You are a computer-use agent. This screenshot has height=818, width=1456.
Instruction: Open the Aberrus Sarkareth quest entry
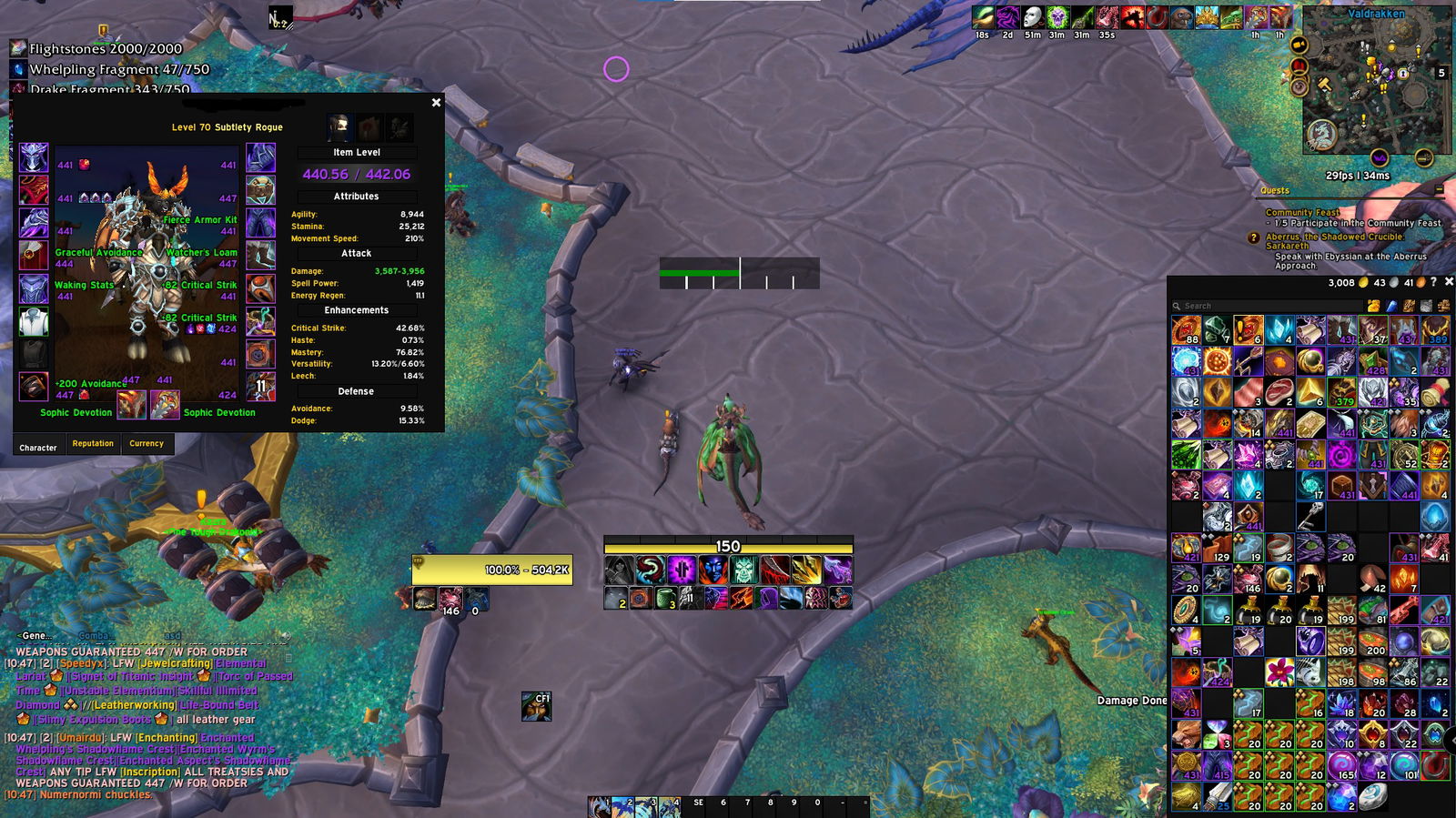(1334, 241)
